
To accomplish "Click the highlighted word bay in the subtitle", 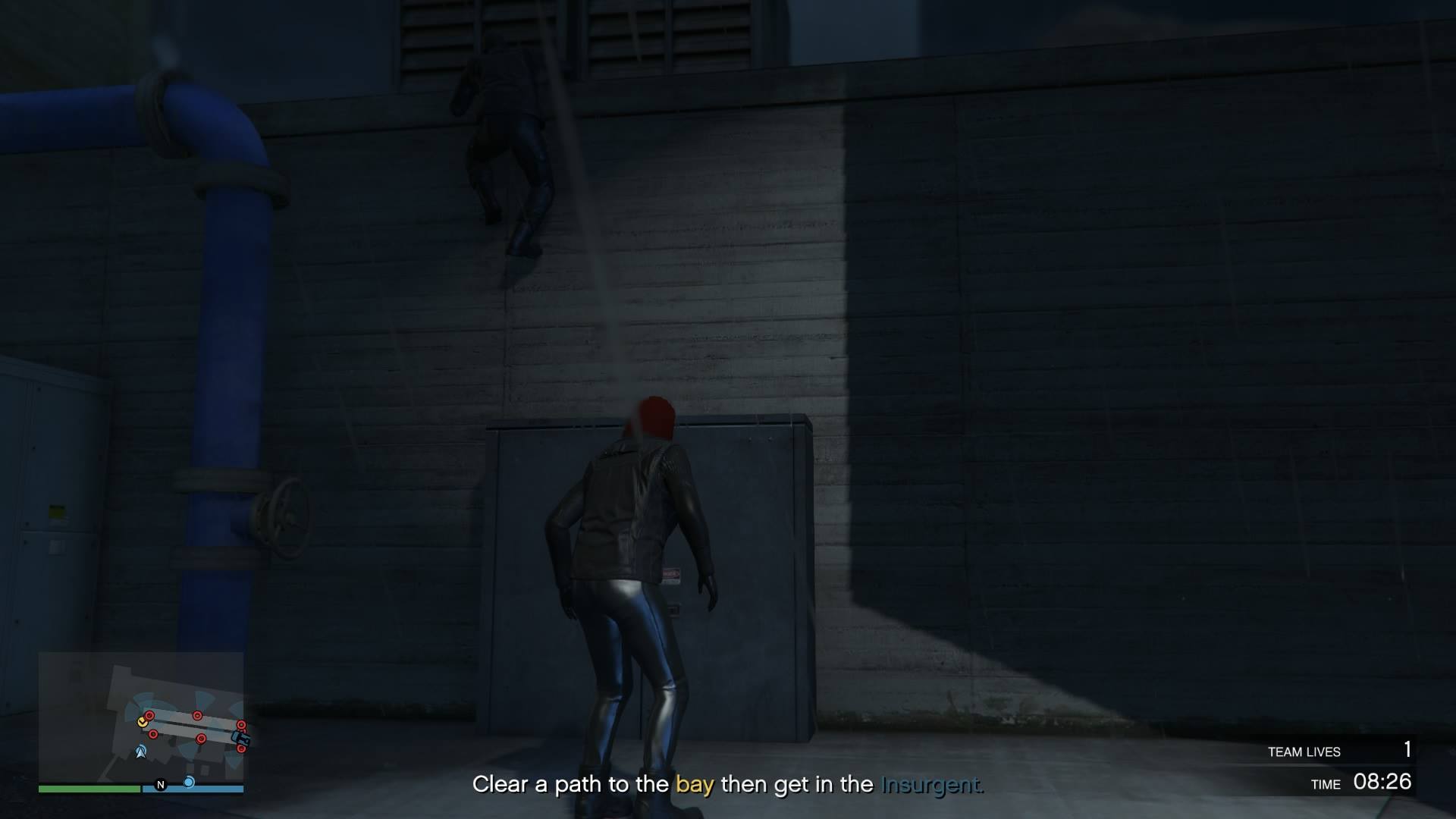I will coord(695,785).
